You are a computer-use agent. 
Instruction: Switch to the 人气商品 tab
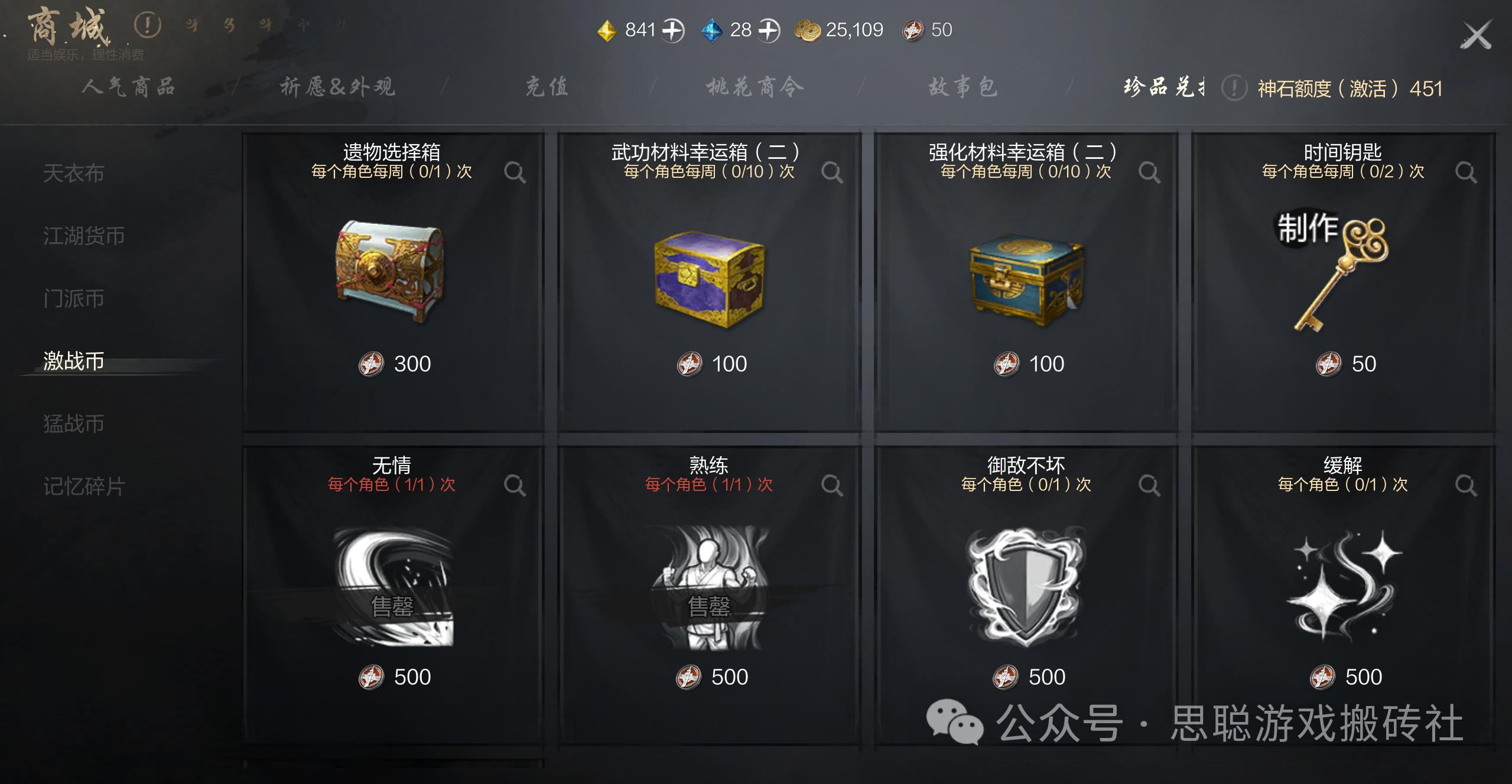click(x=129, y=87)
